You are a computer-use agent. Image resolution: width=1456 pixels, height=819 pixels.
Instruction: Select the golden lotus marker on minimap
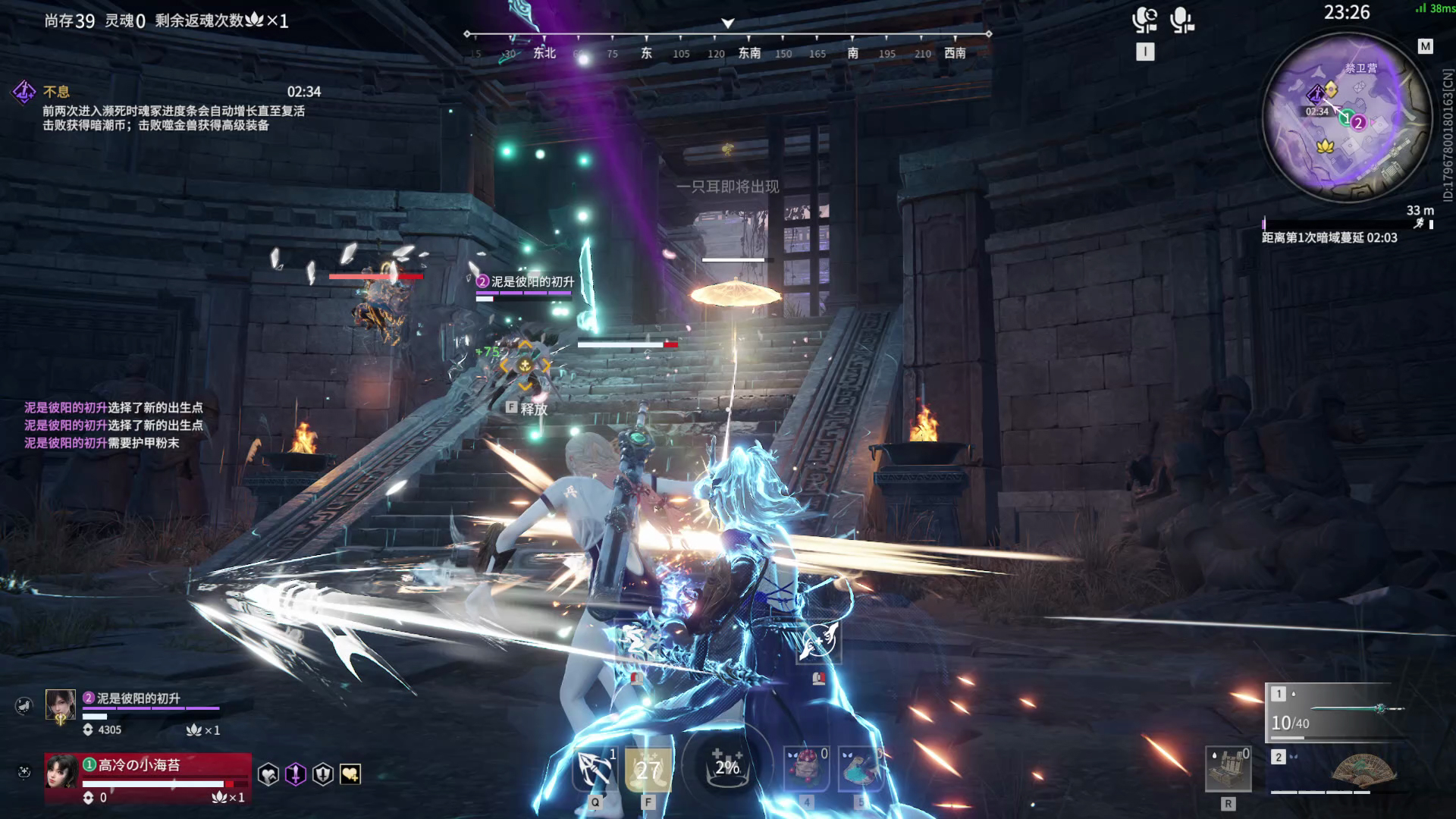[1325, 146]
